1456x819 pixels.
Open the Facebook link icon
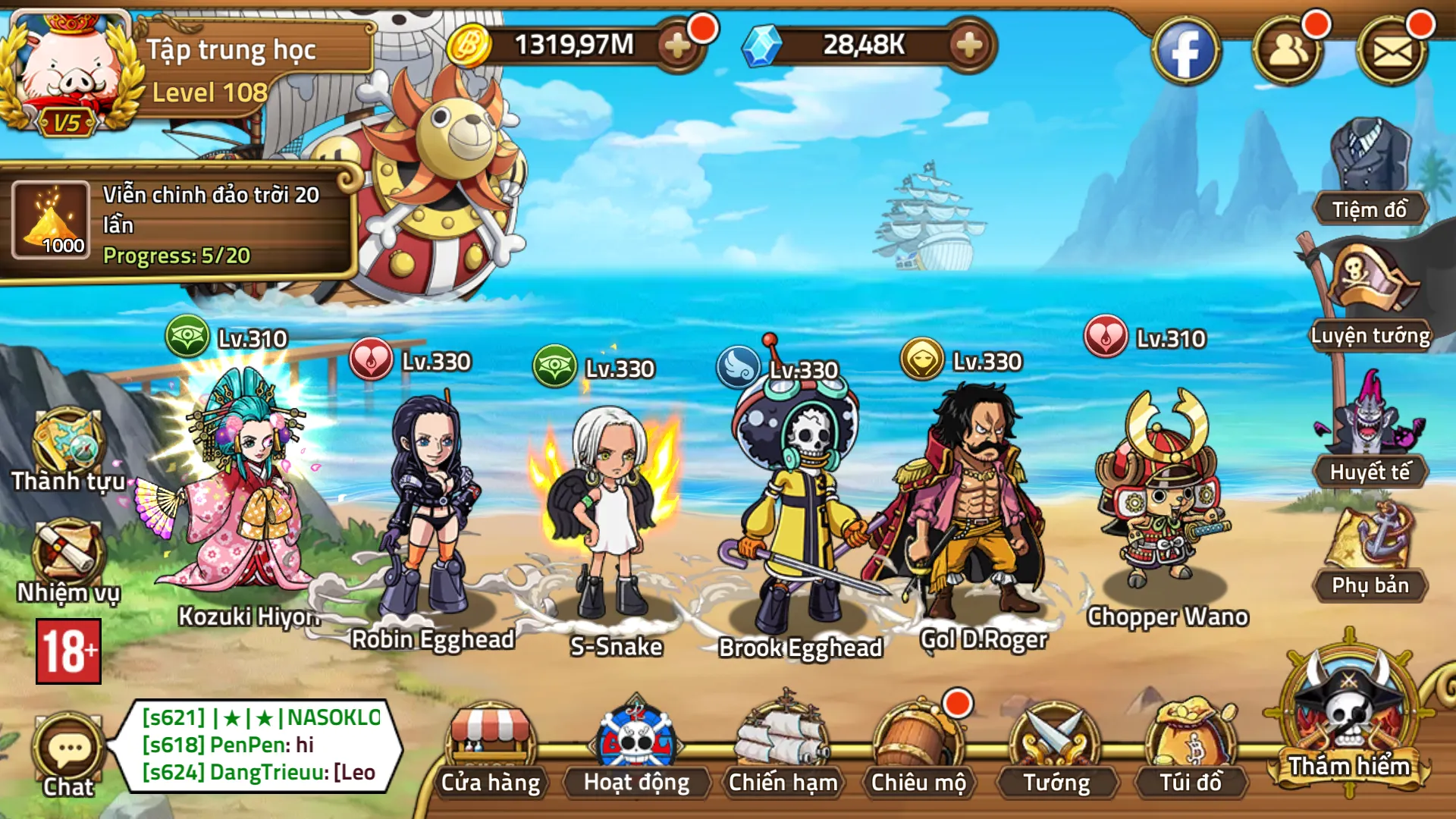[1185, 52]
